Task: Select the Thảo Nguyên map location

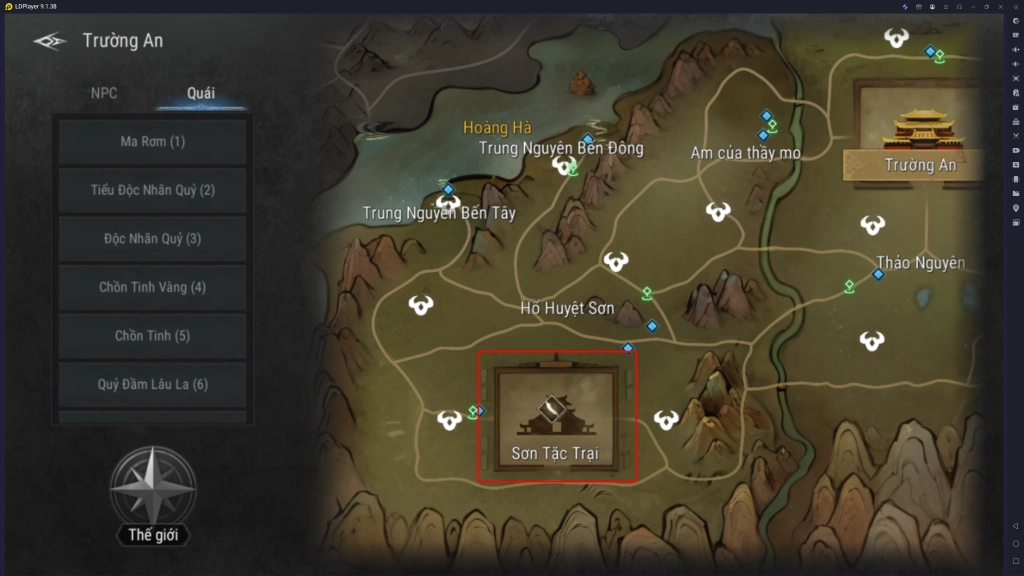Action: tap(920, 262)
